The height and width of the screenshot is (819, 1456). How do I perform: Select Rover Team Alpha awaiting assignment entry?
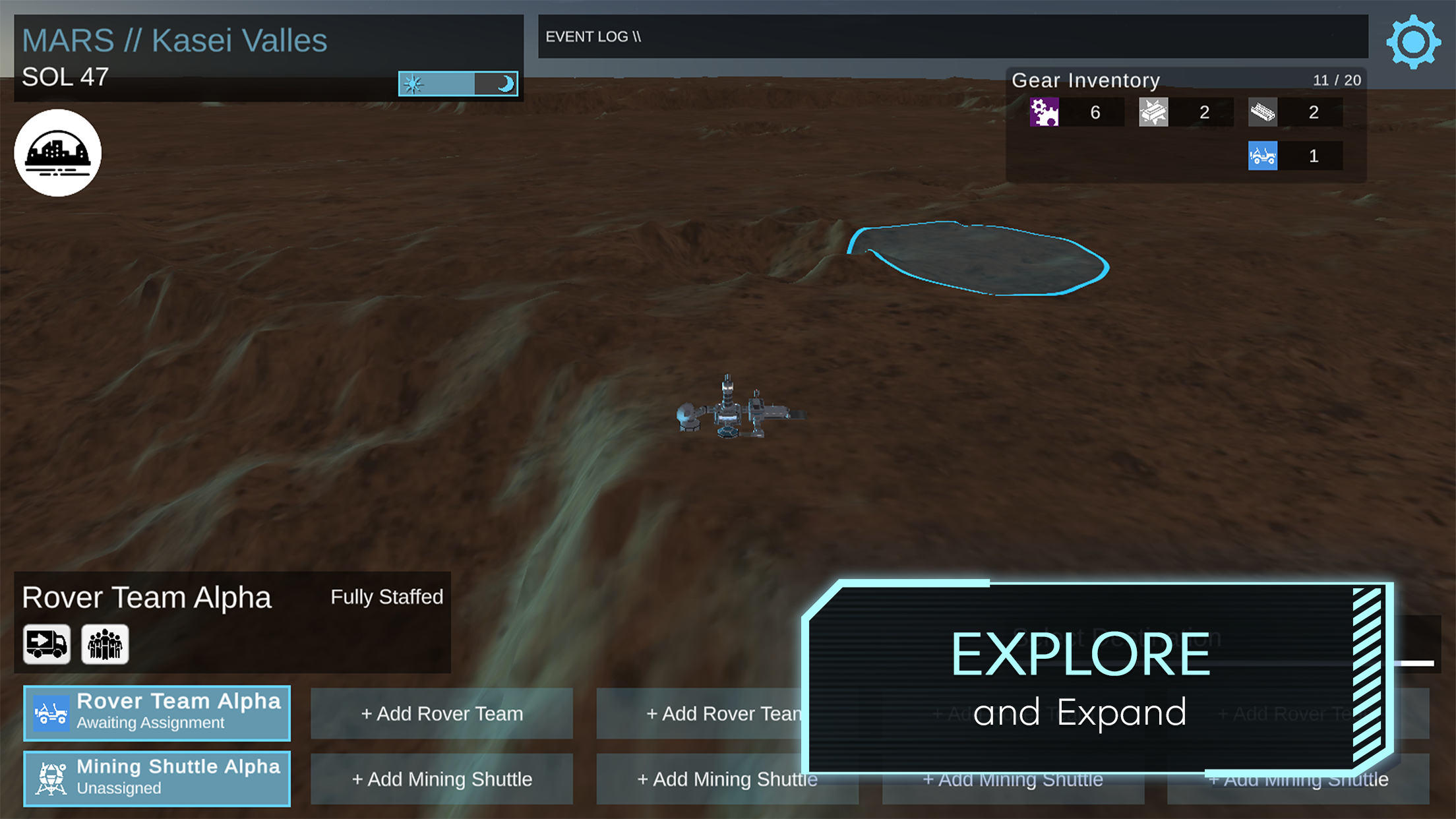tap(157, 713)
